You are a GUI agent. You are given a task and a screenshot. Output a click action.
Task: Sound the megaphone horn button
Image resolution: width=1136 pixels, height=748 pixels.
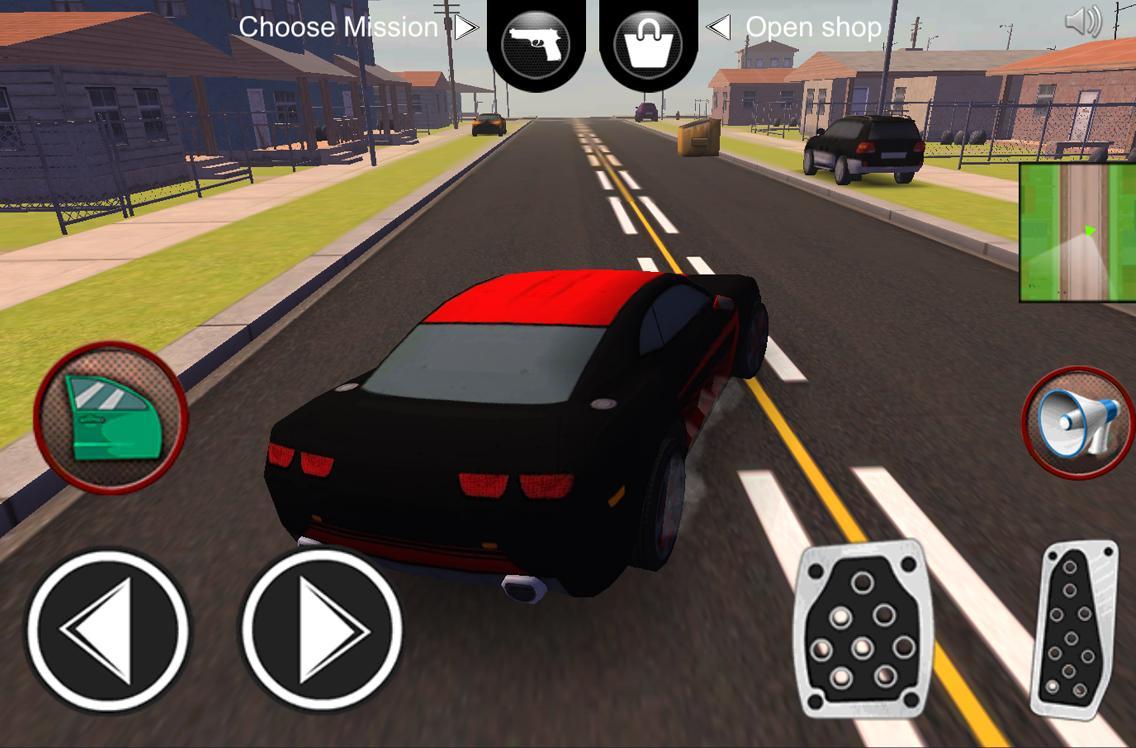[x=1077, y=422]
